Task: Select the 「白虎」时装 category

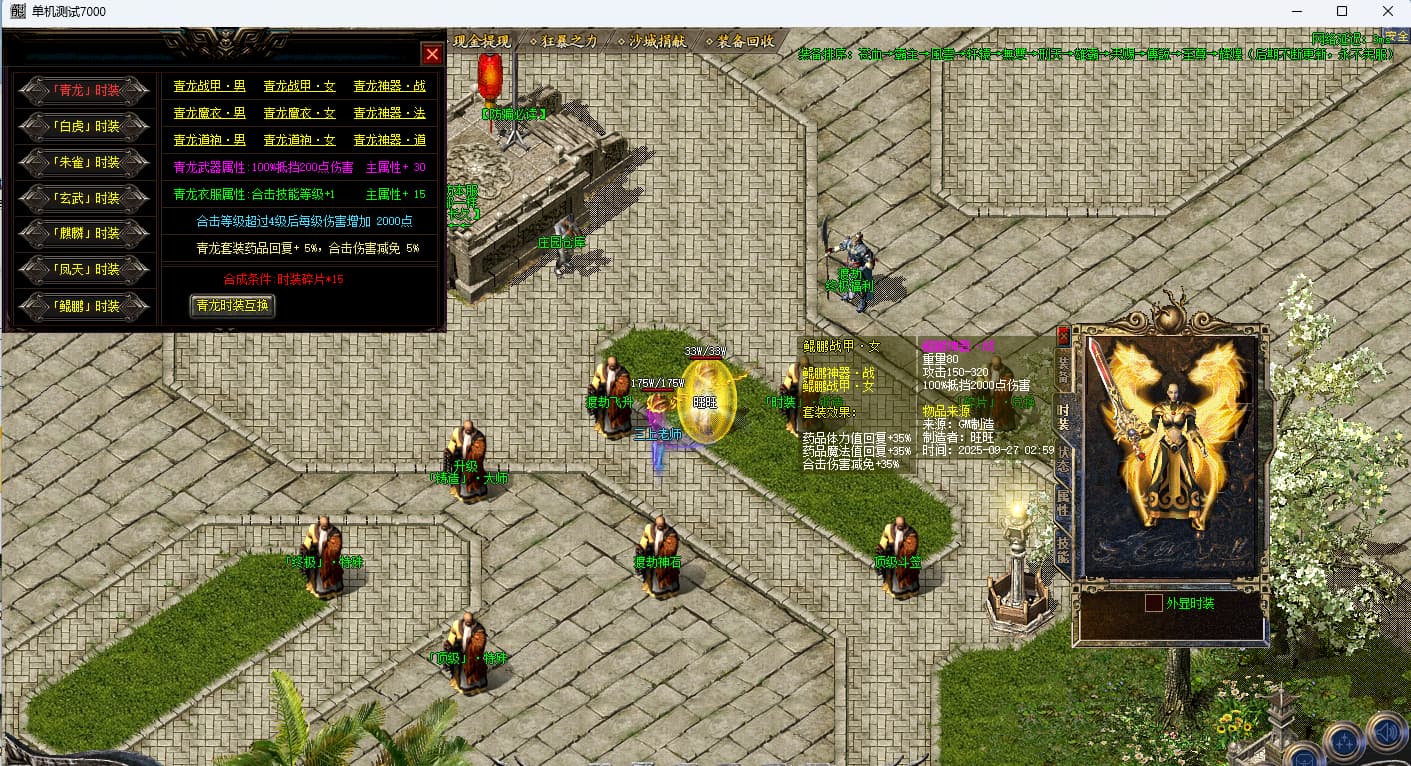Action: coord(87,126)
